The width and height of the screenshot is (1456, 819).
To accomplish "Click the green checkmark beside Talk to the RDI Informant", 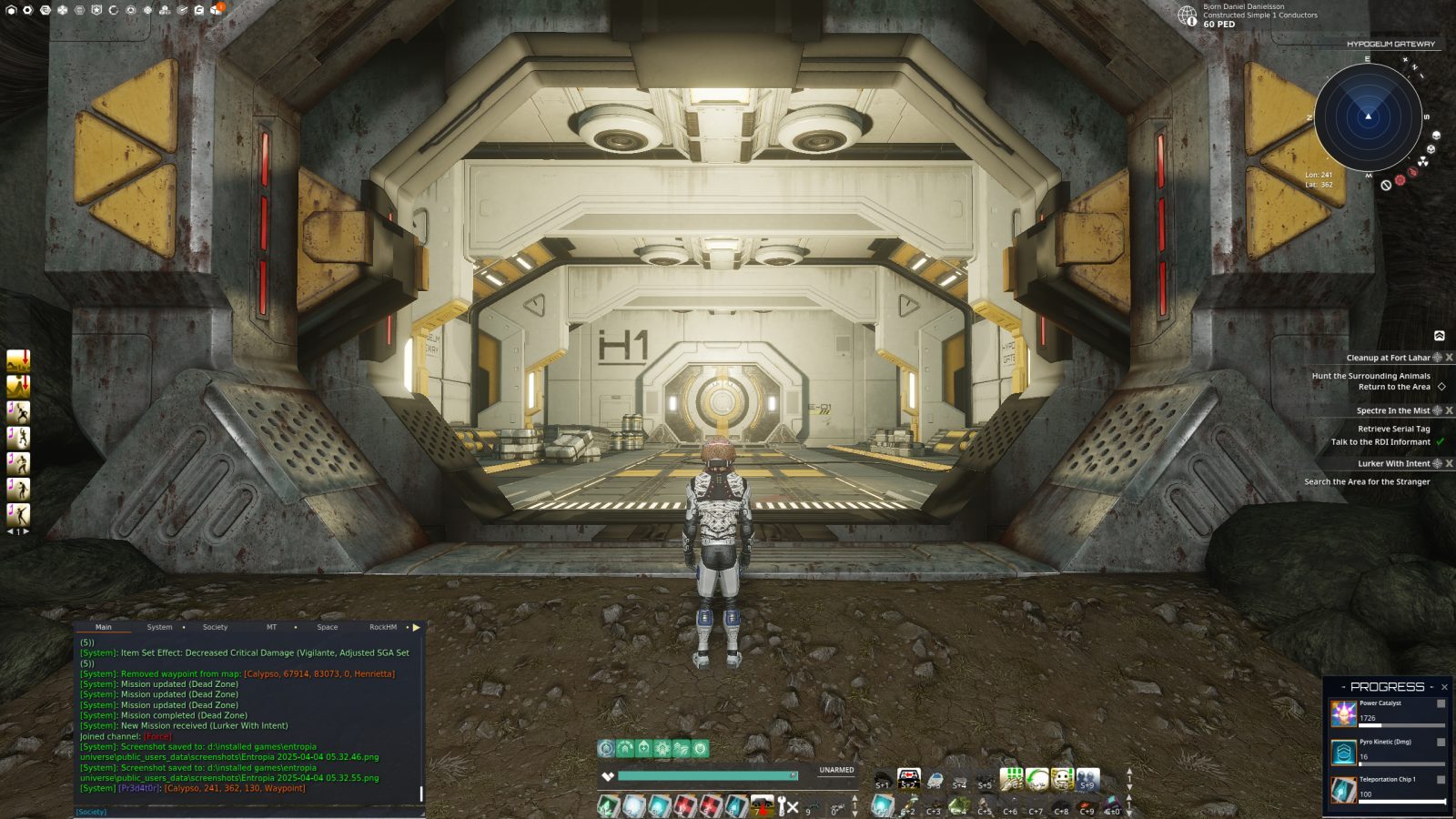I will point(1440,442).
